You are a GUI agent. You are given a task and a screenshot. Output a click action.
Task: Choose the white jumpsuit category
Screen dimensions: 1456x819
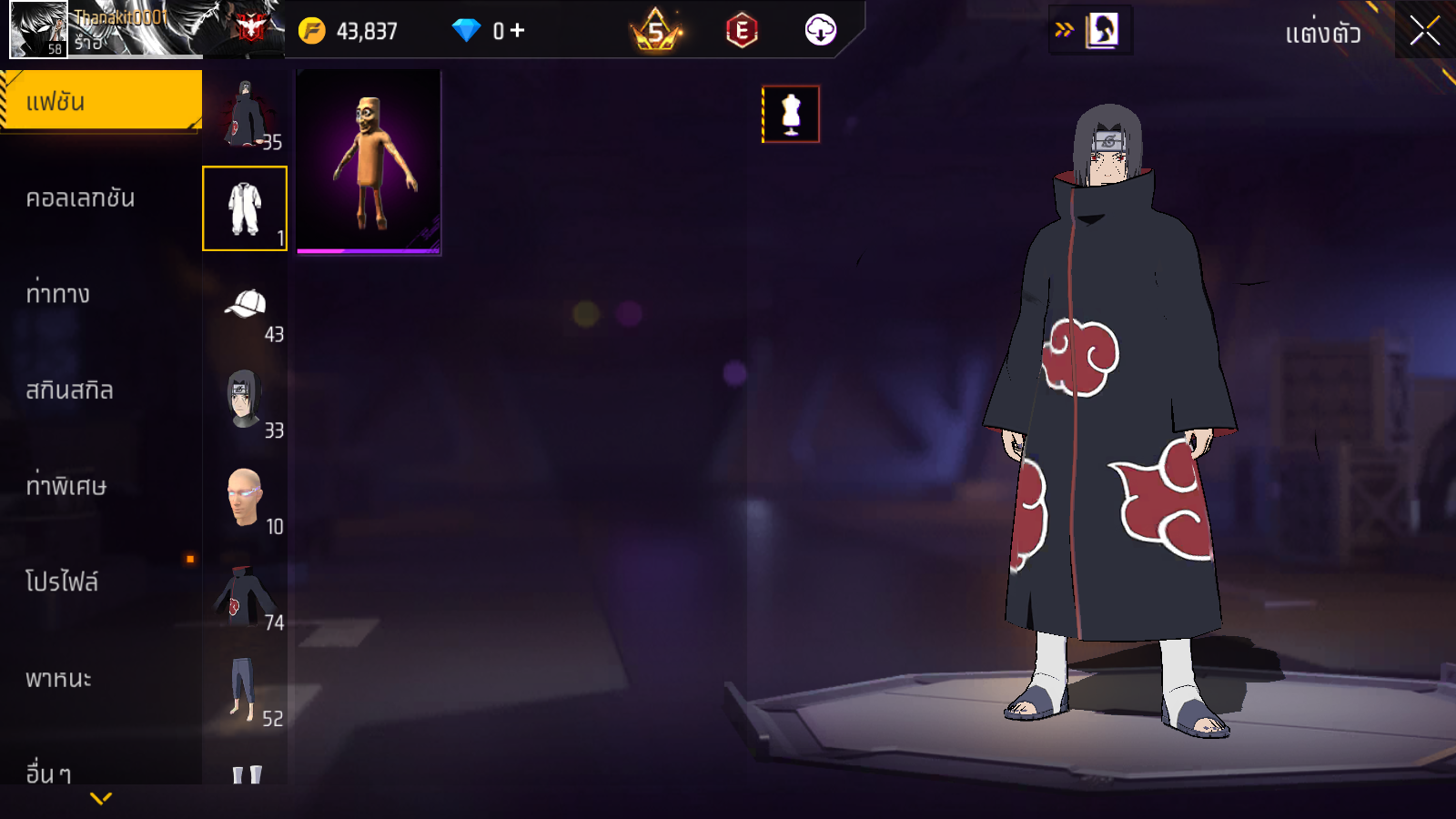pos(245,208)
